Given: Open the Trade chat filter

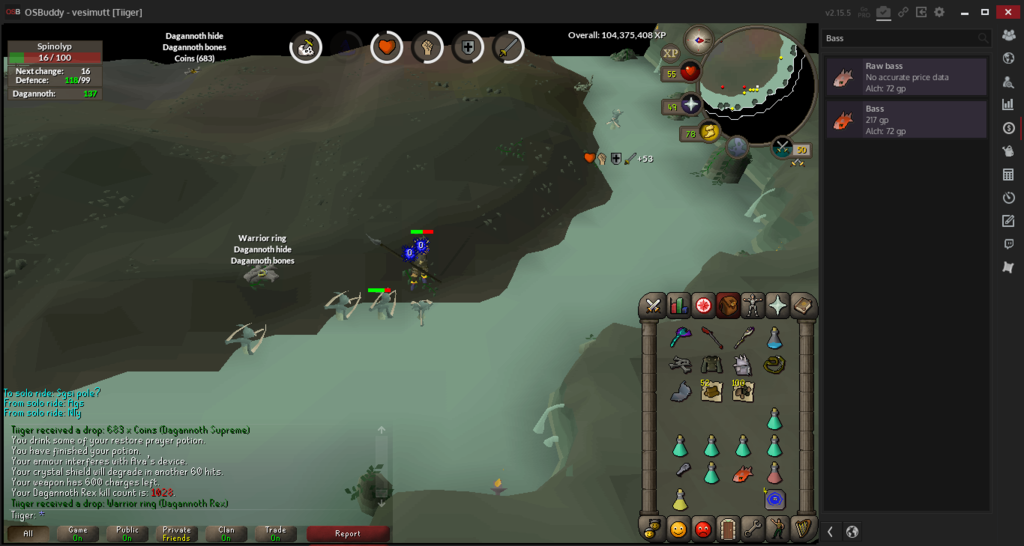Looking at the screenshot, I should 274,534.
